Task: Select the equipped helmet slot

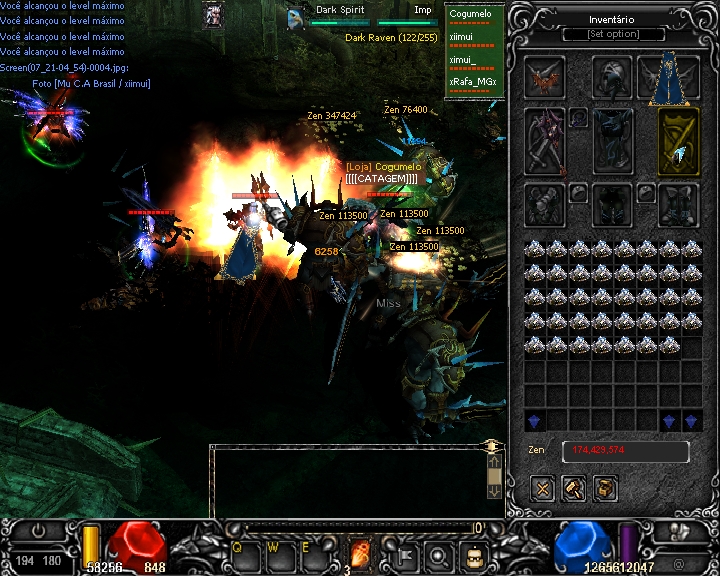Action: point(612,77)
